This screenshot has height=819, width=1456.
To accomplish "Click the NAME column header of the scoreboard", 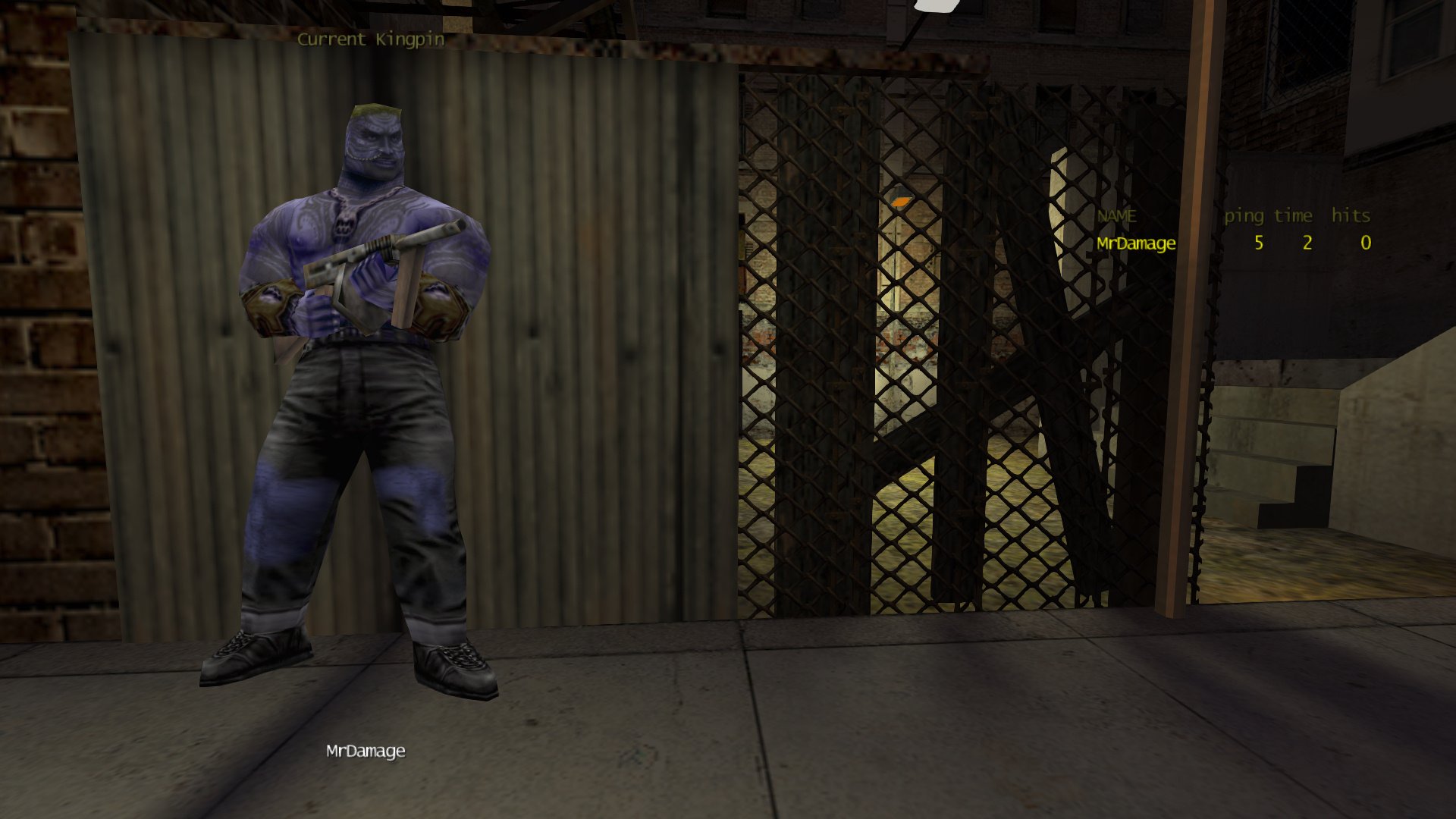I will 1116,216.
